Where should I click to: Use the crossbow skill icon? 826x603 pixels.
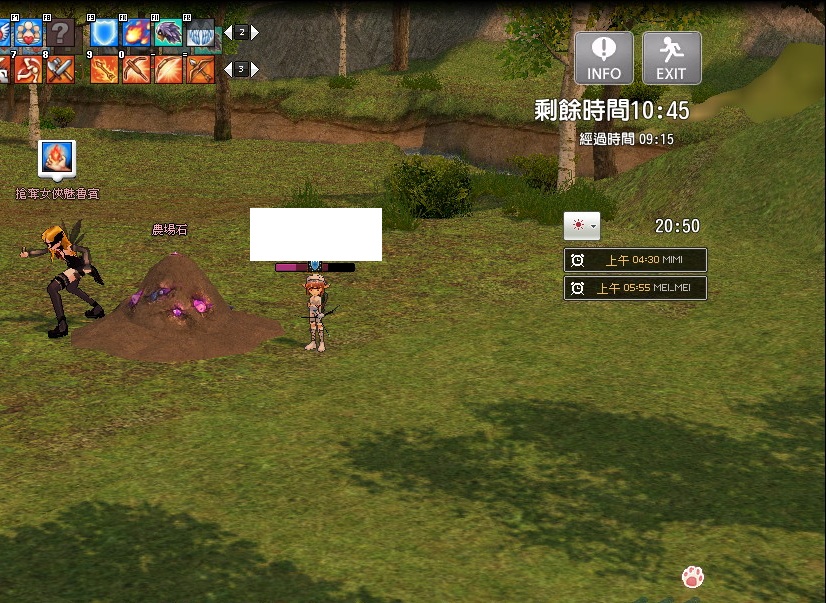[x=137, y=69]
